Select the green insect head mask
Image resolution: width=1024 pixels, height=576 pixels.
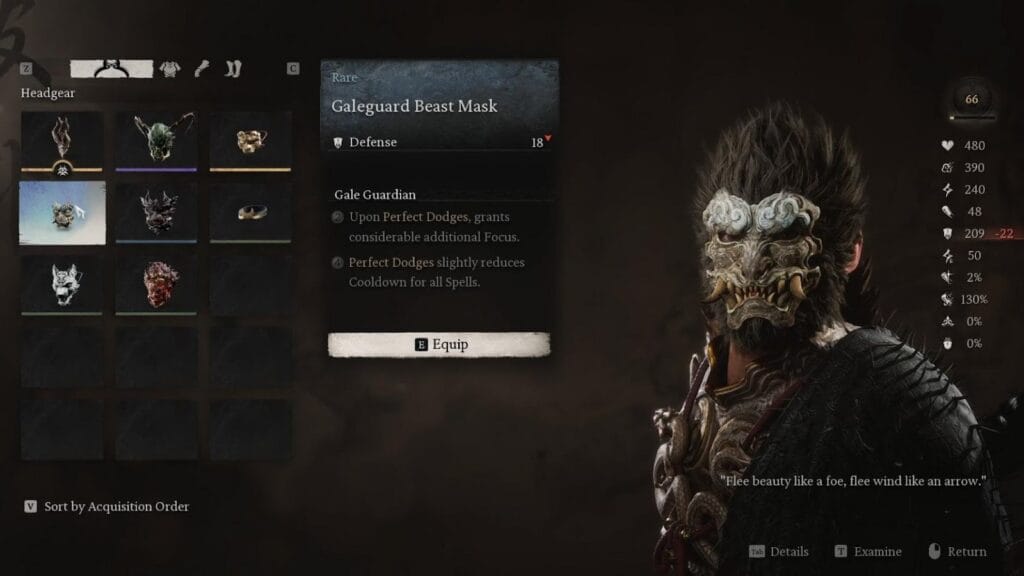pyautogui.click(x=156, y=139)
